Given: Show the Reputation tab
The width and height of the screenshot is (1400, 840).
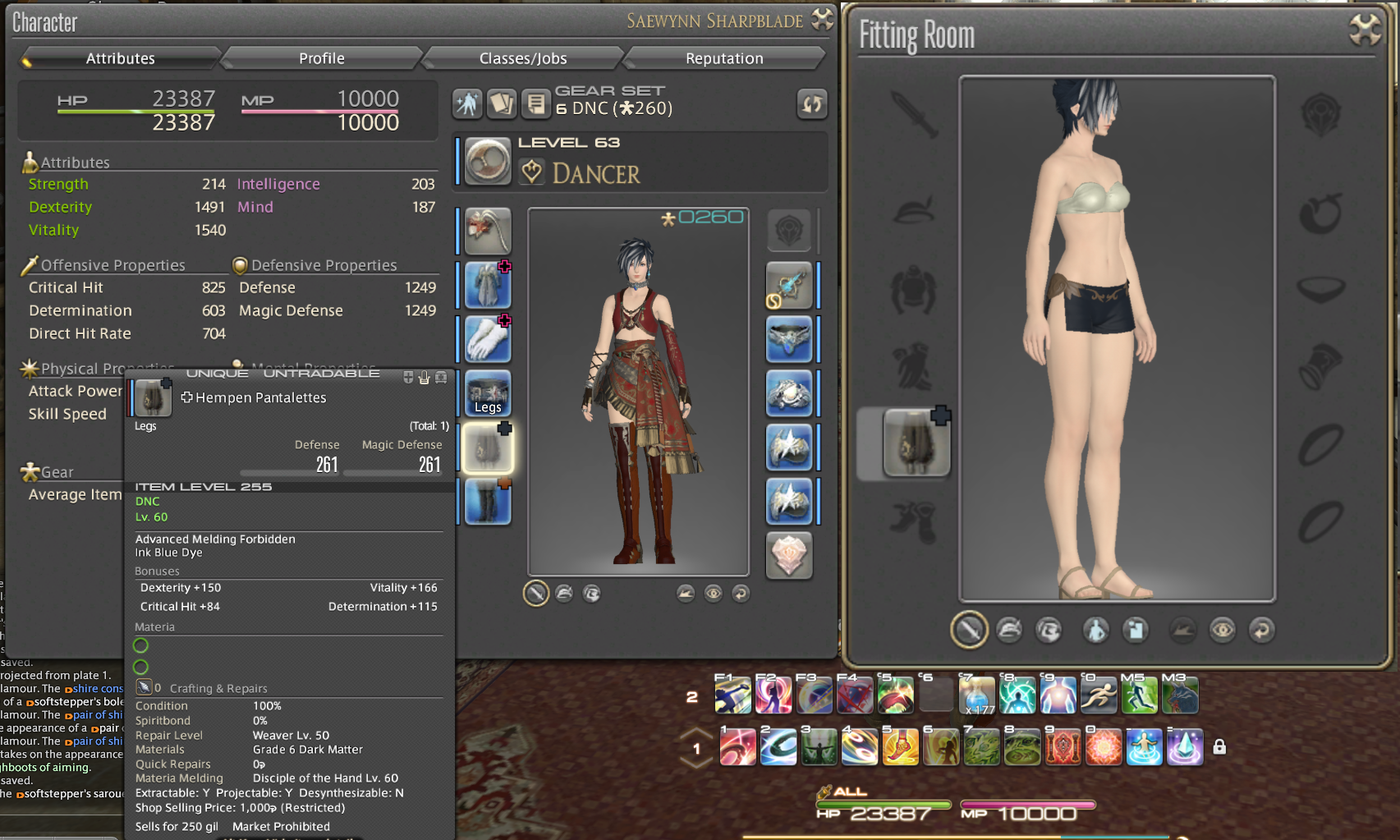Looking at the screenshot, I should pos(724,58).
